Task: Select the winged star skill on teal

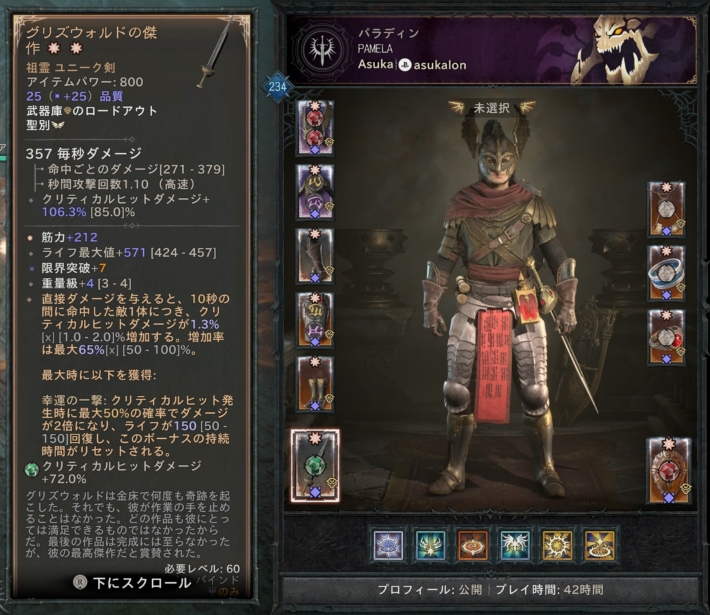Action: click(x=431, y=545)
